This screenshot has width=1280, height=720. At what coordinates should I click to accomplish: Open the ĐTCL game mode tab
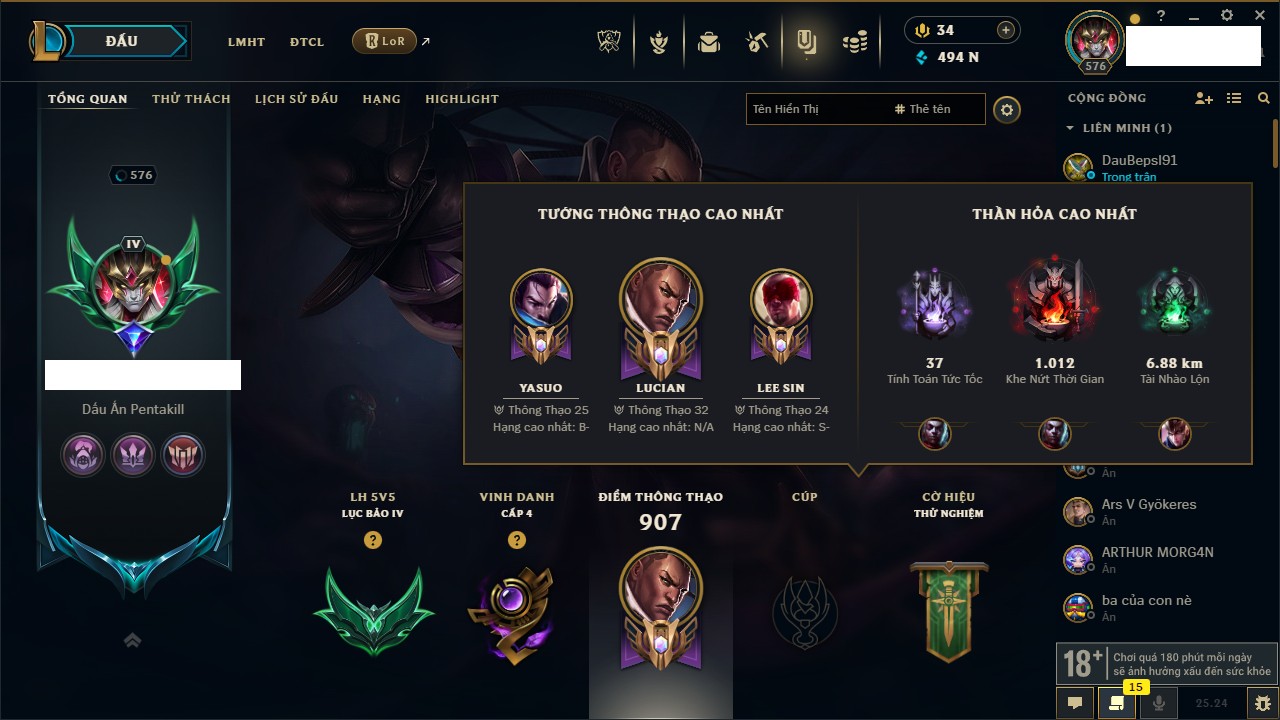coord(307,42)
